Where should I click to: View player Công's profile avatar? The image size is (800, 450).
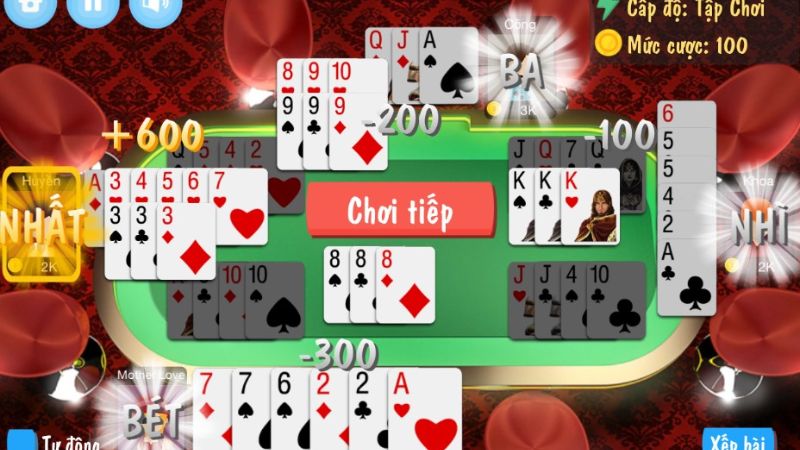pos(520,70)
